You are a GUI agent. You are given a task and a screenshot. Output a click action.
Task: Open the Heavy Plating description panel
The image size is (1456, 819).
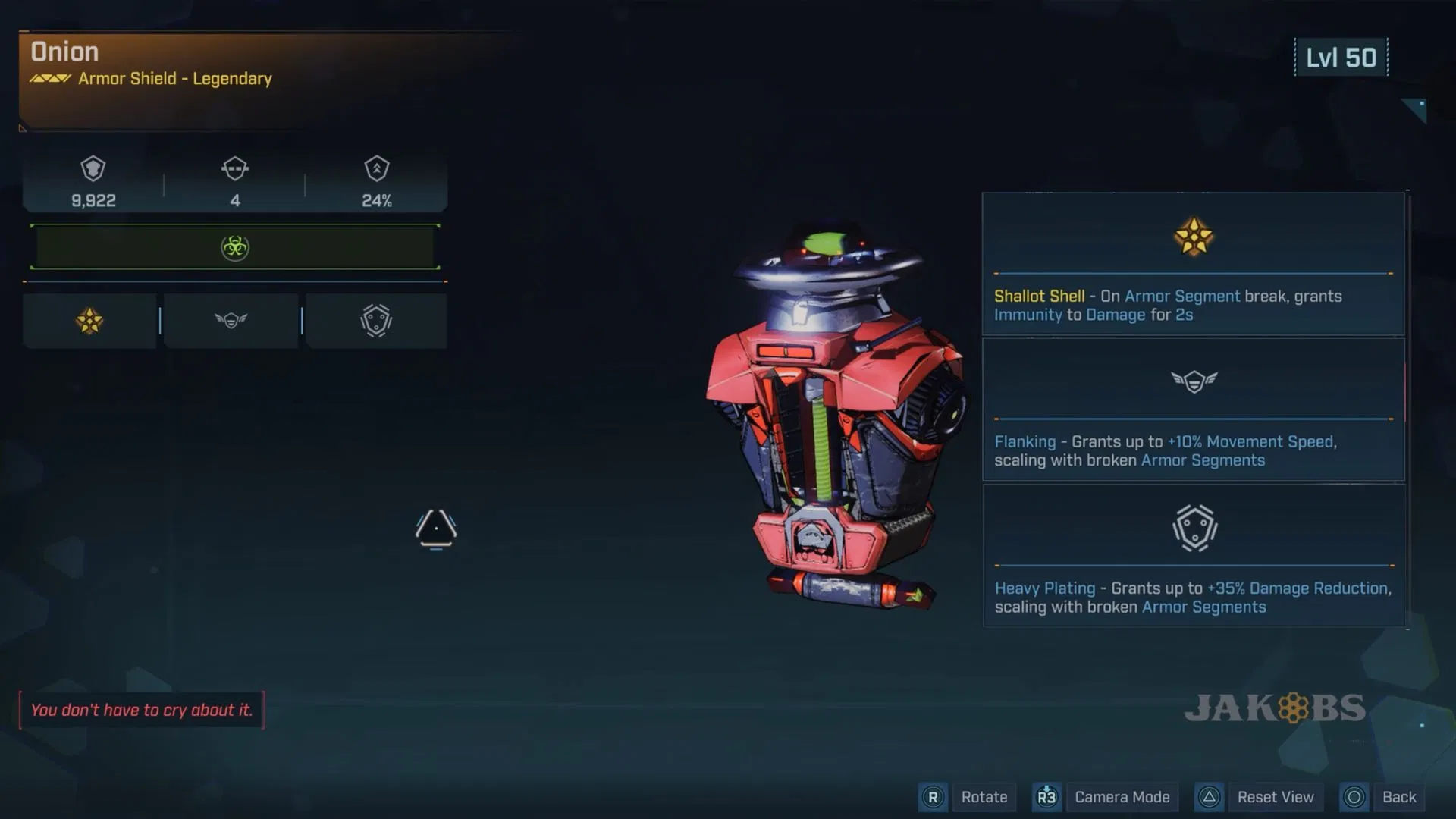(1193, 556)
